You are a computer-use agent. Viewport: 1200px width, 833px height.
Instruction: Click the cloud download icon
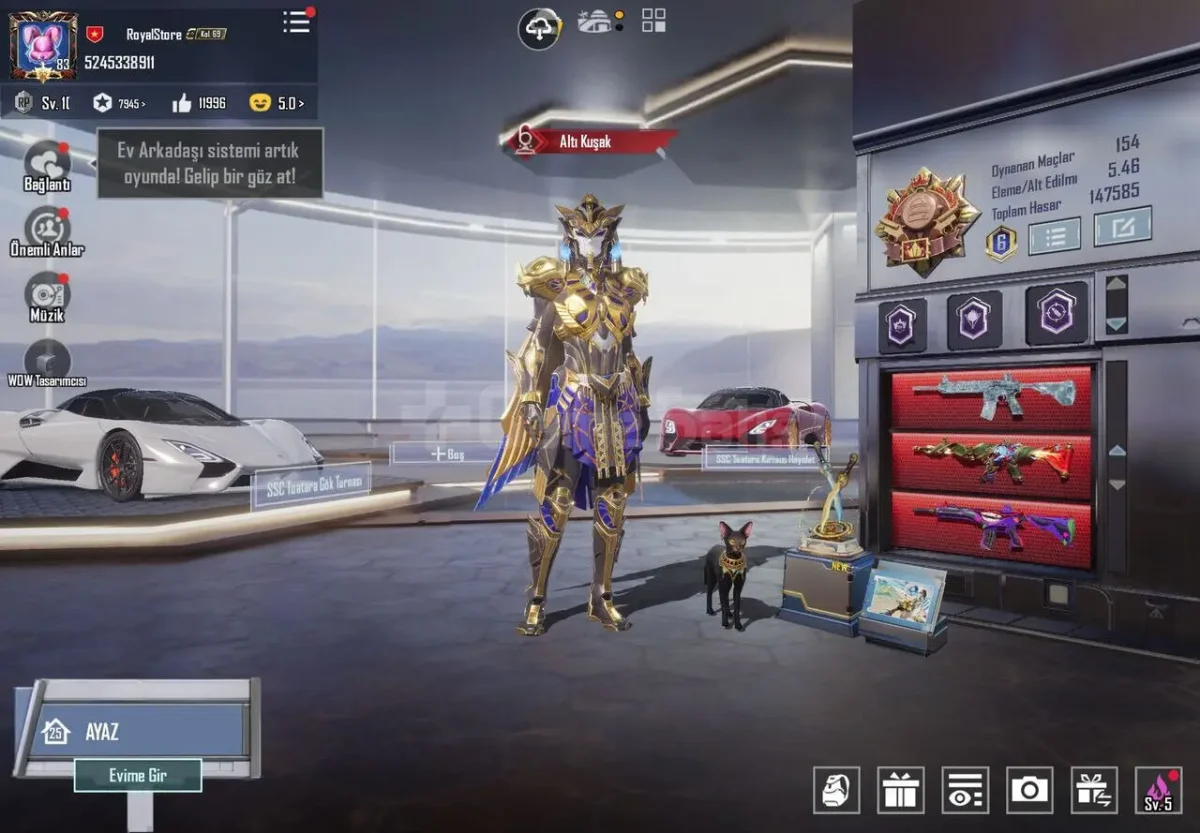539,28
